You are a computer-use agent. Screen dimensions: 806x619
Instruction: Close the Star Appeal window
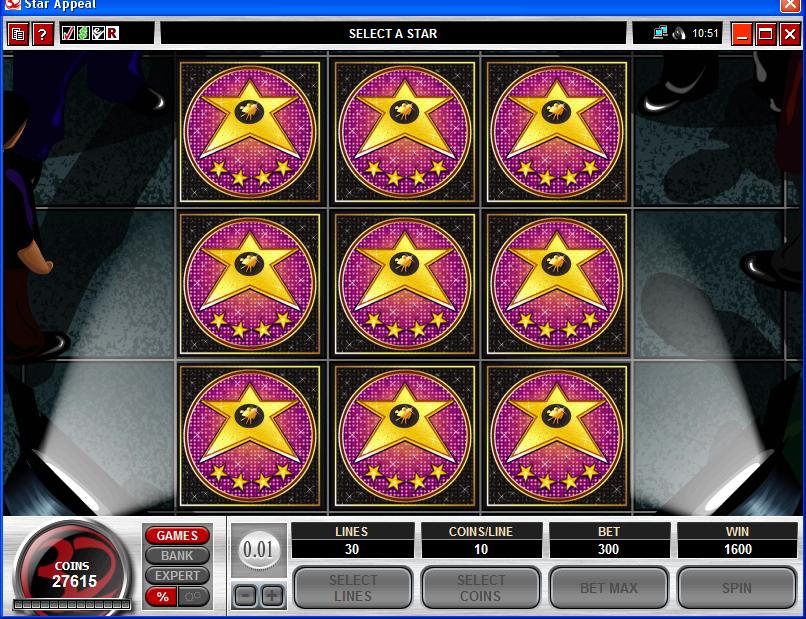pos(790,34)
